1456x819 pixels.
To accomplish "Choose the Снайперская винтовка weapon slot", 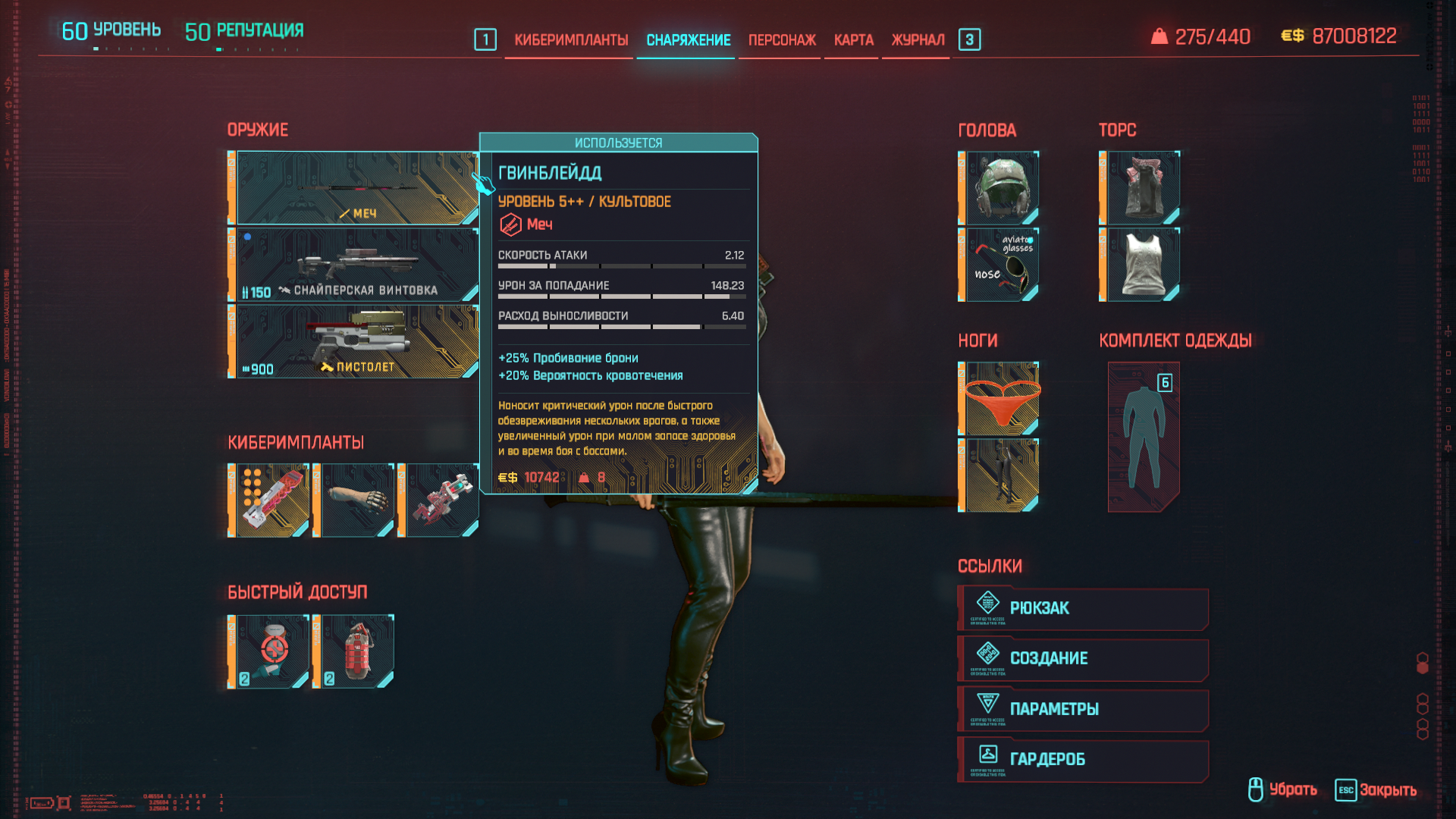I will point(356,265).
